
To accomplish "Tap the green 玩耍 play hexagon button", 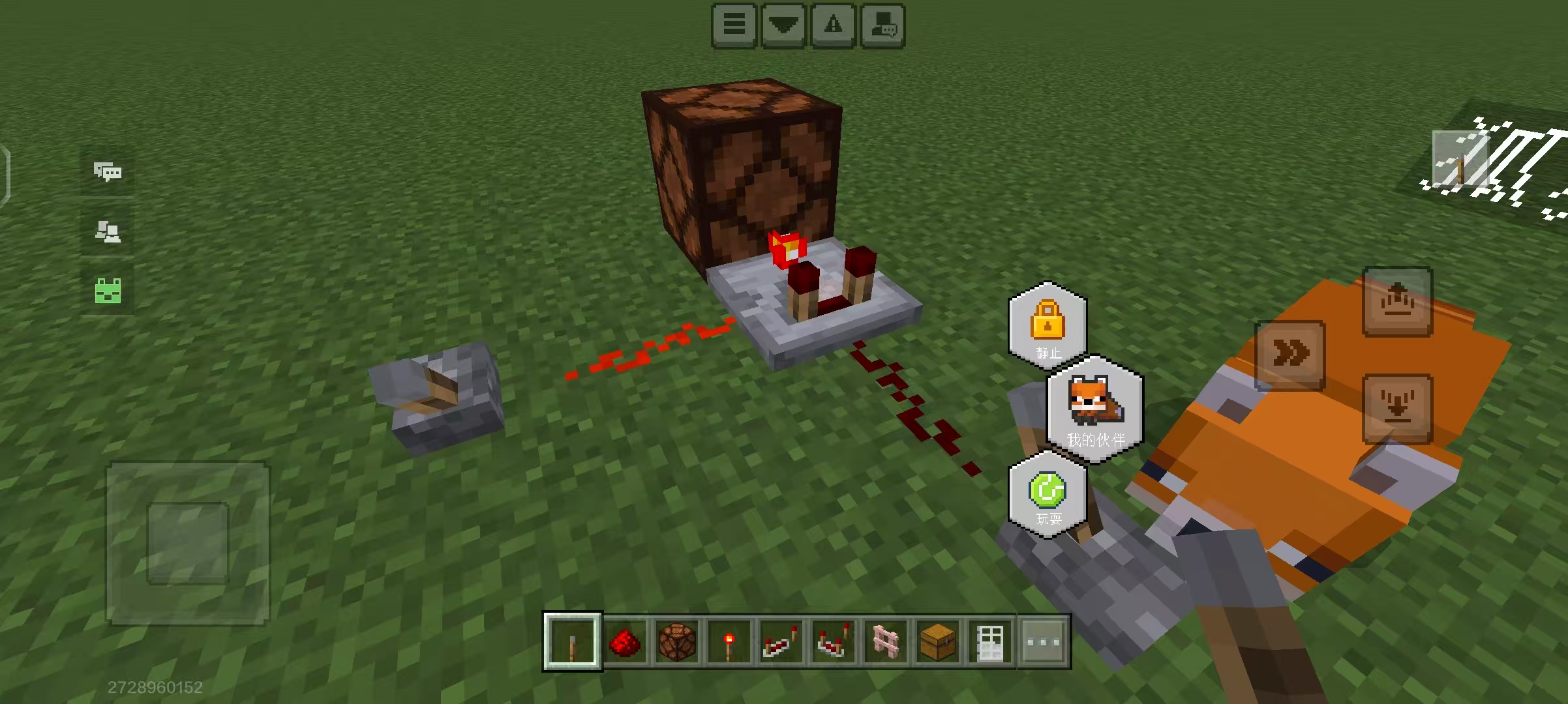I will tap(1048, 495).
